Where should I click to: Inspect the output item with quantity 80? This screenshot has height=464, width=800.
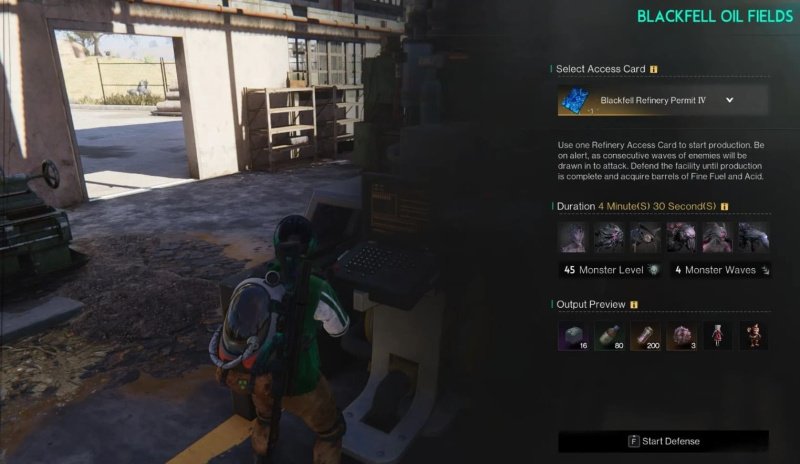coord(609,336)
